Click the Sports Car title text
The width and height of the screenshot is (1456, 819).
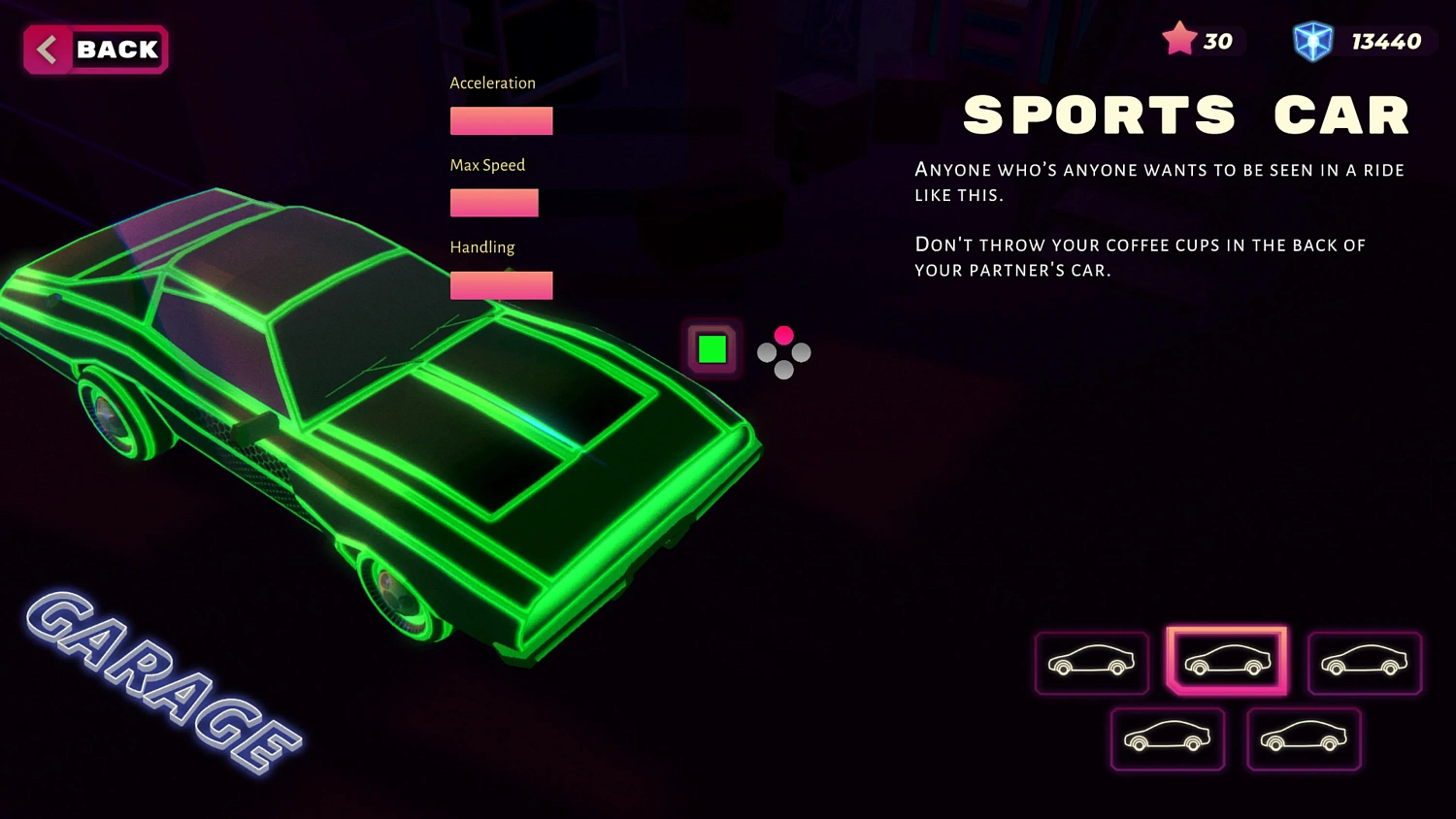(1185, 114)
